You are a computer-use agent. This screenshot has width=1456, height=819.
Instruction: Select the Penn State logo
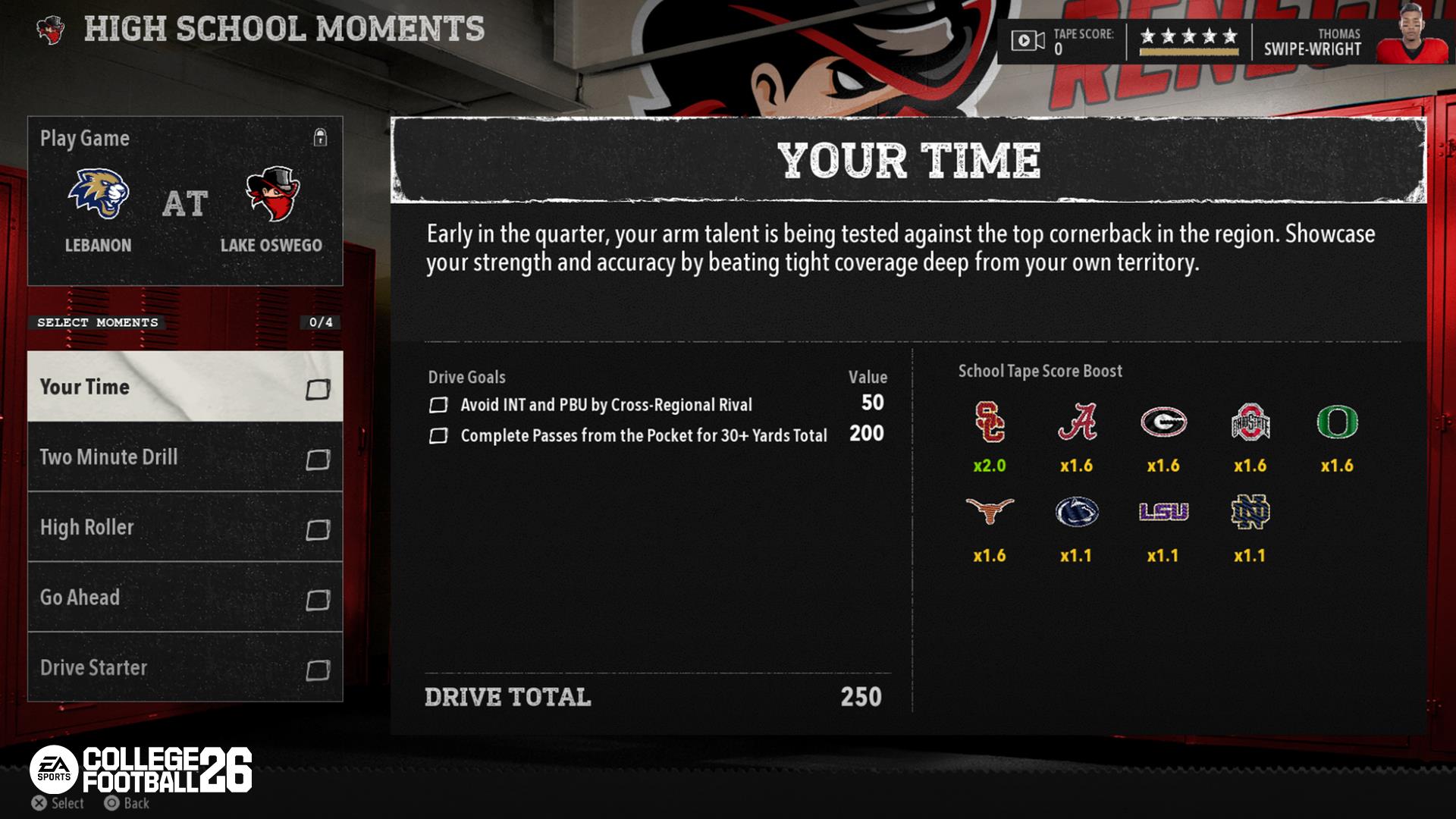1077,512
